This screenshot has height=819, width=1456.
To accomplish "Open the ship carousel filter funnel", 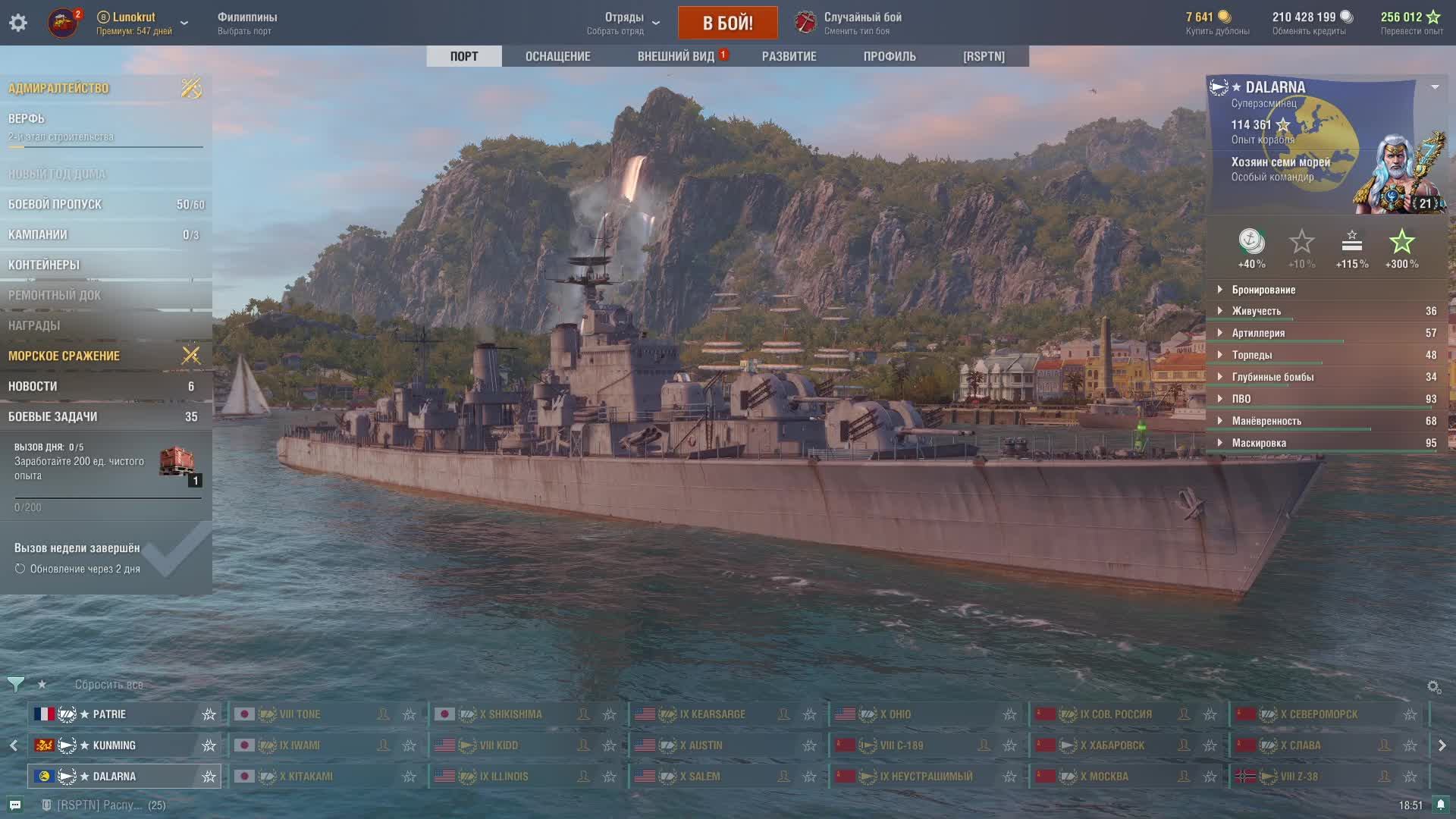I will tap(15, 684).
